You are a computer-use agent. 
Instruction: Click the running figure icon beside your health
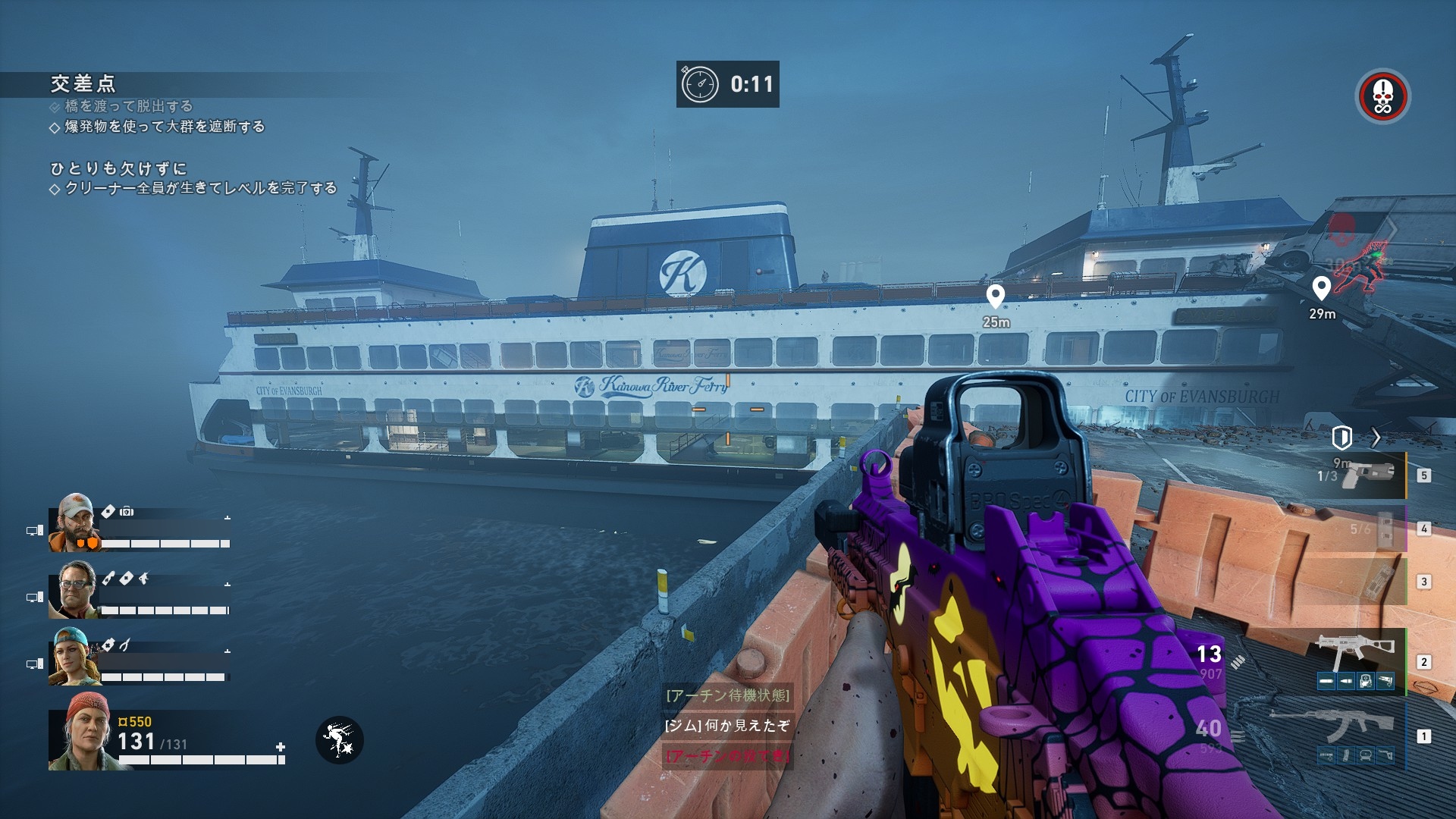pos(339,739)
